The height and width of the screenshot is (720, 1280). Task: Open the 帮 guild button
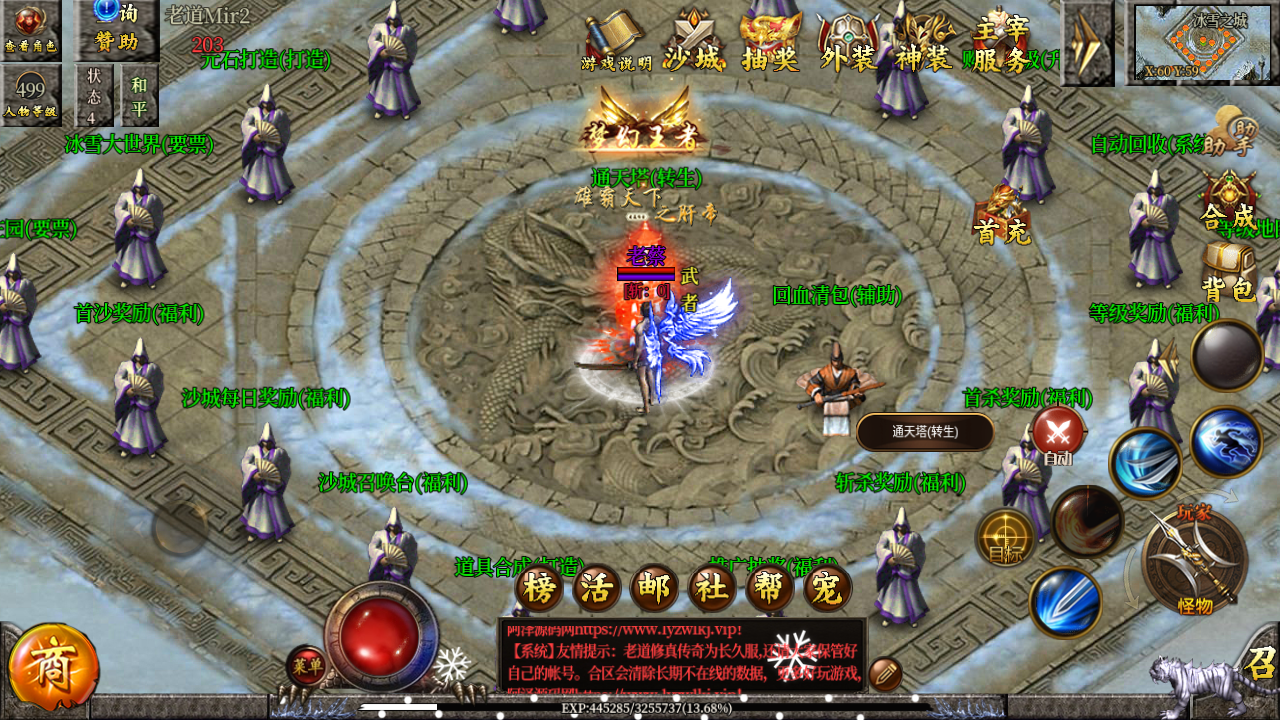[770, 587]
